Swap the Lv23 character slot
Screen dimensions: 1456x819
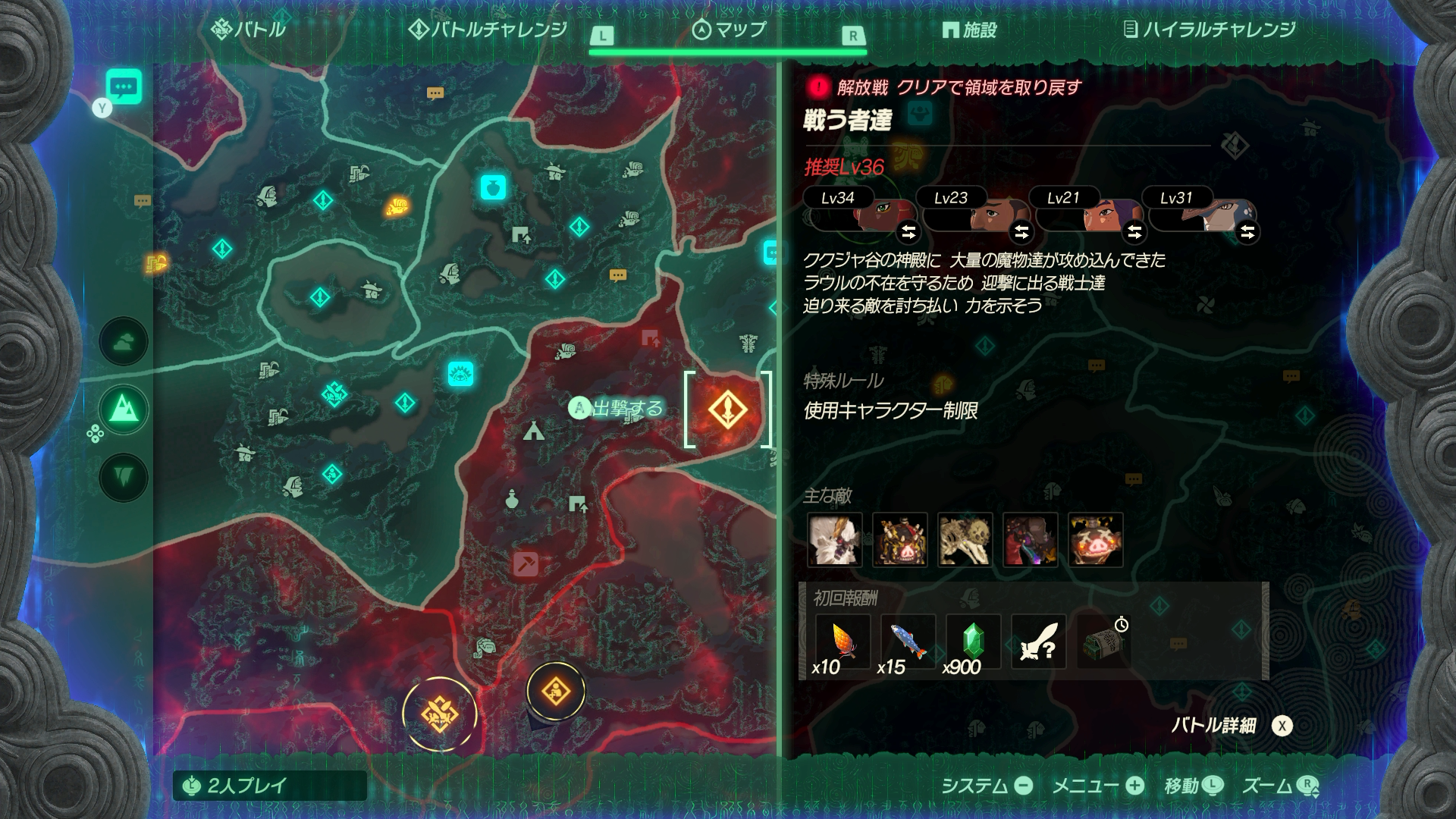point(1021,231)
